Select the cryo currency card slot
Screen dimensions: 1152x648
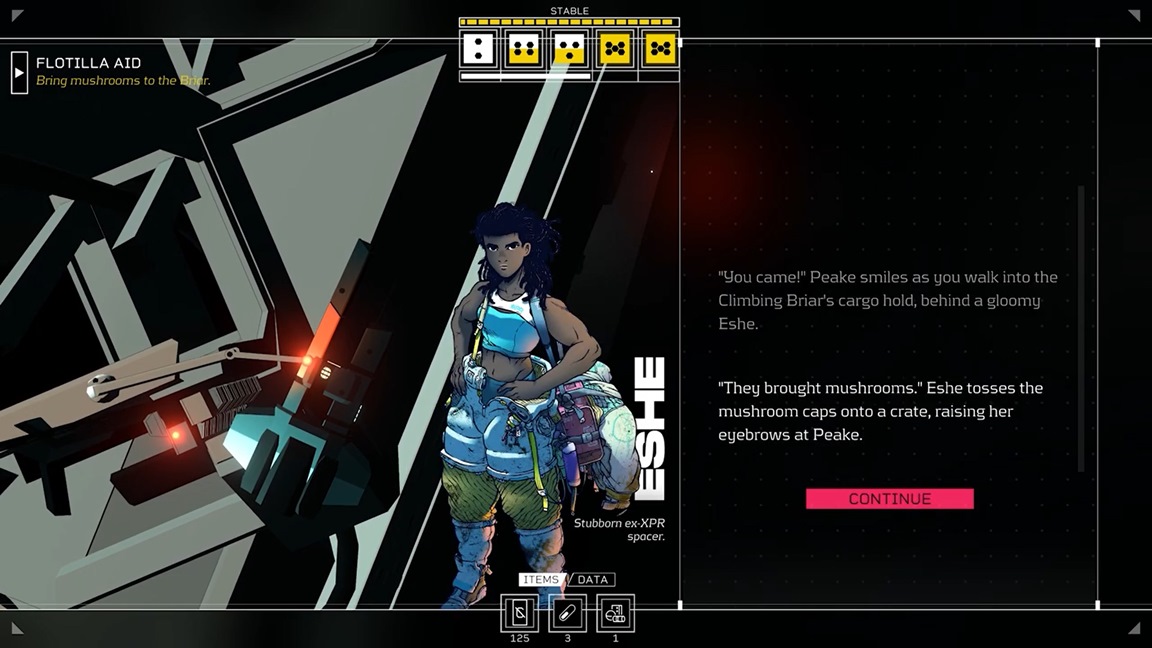519,613
